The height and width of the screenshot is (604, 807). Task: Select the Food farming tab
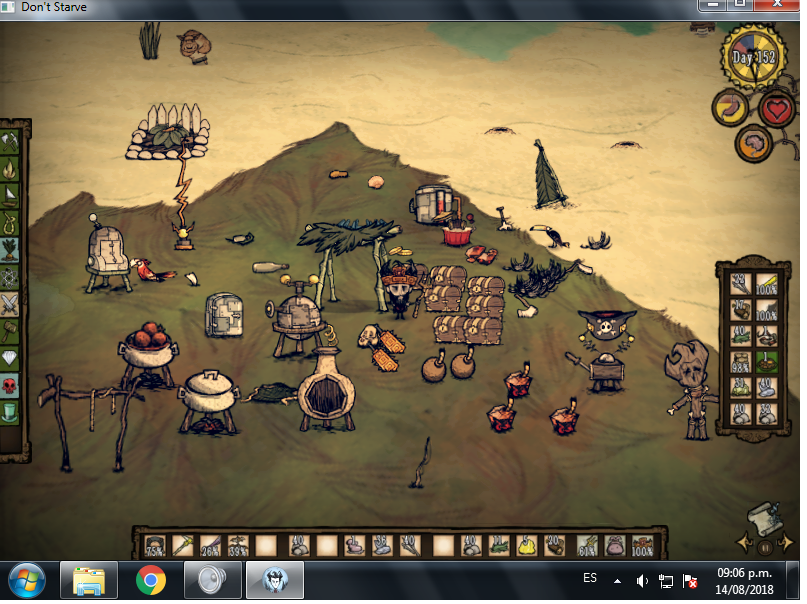pos(11,250)
